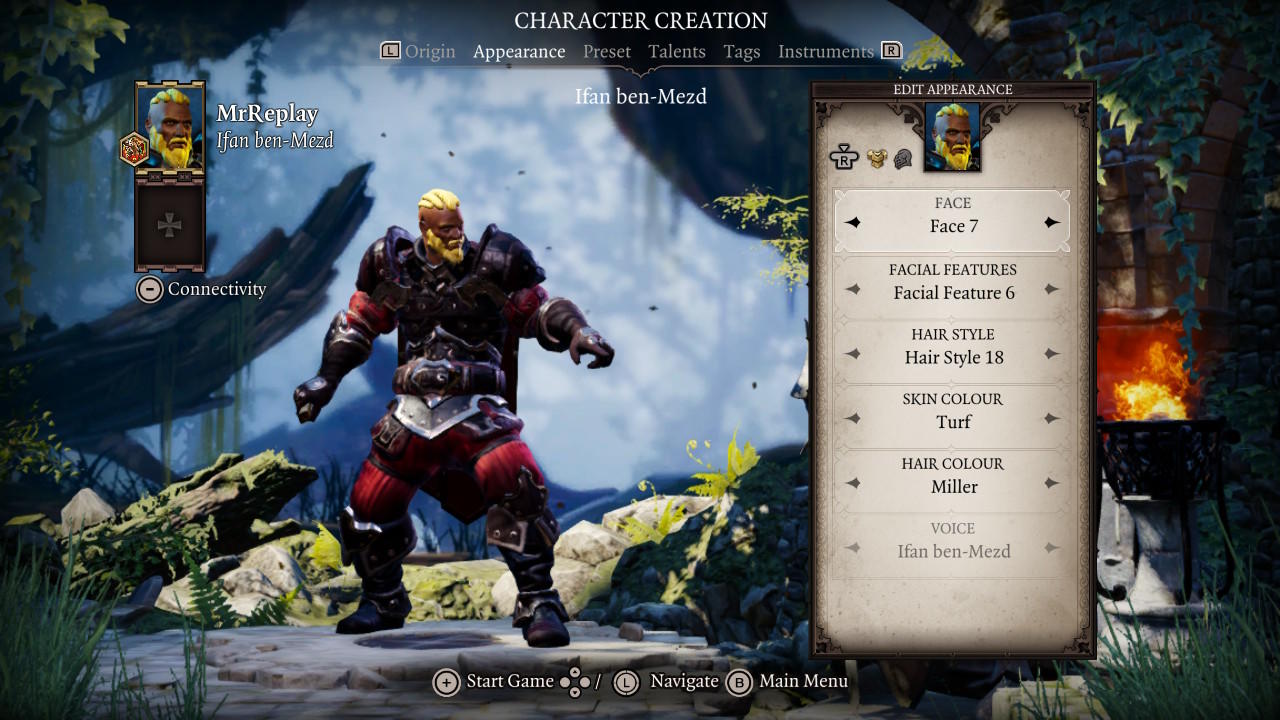Screen dimensions: 1280x720
Task: Select the Talents tab
Action: 676,51
